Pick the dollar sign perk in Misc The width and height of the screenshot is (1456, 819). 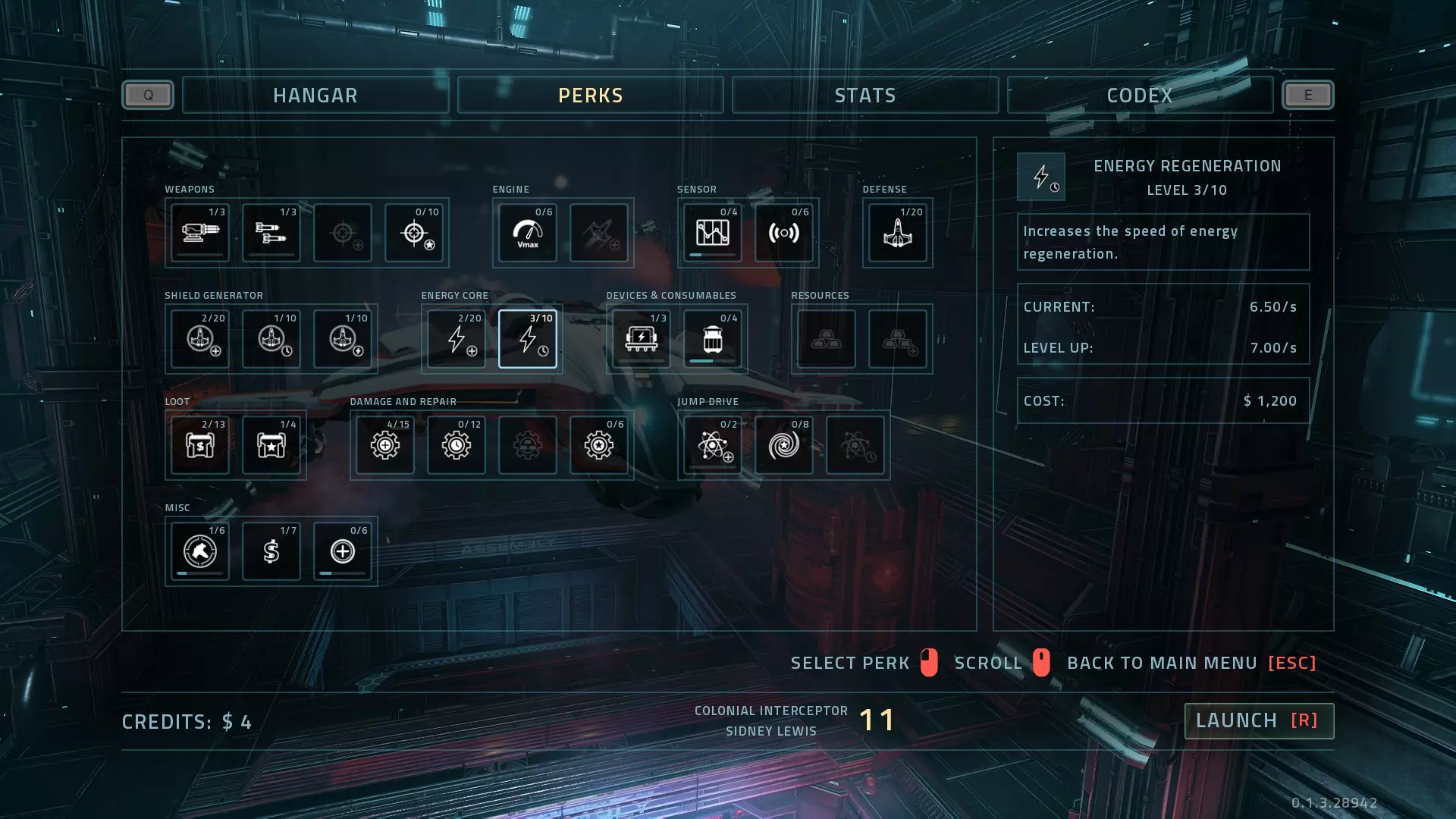271,551
